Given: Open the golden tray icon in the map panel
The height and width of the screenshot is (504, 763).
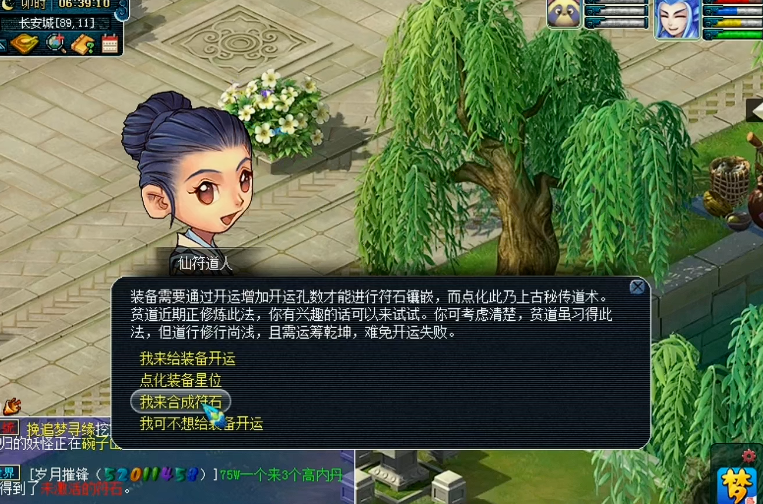Looking at the screenshot, I should (25, 44).
